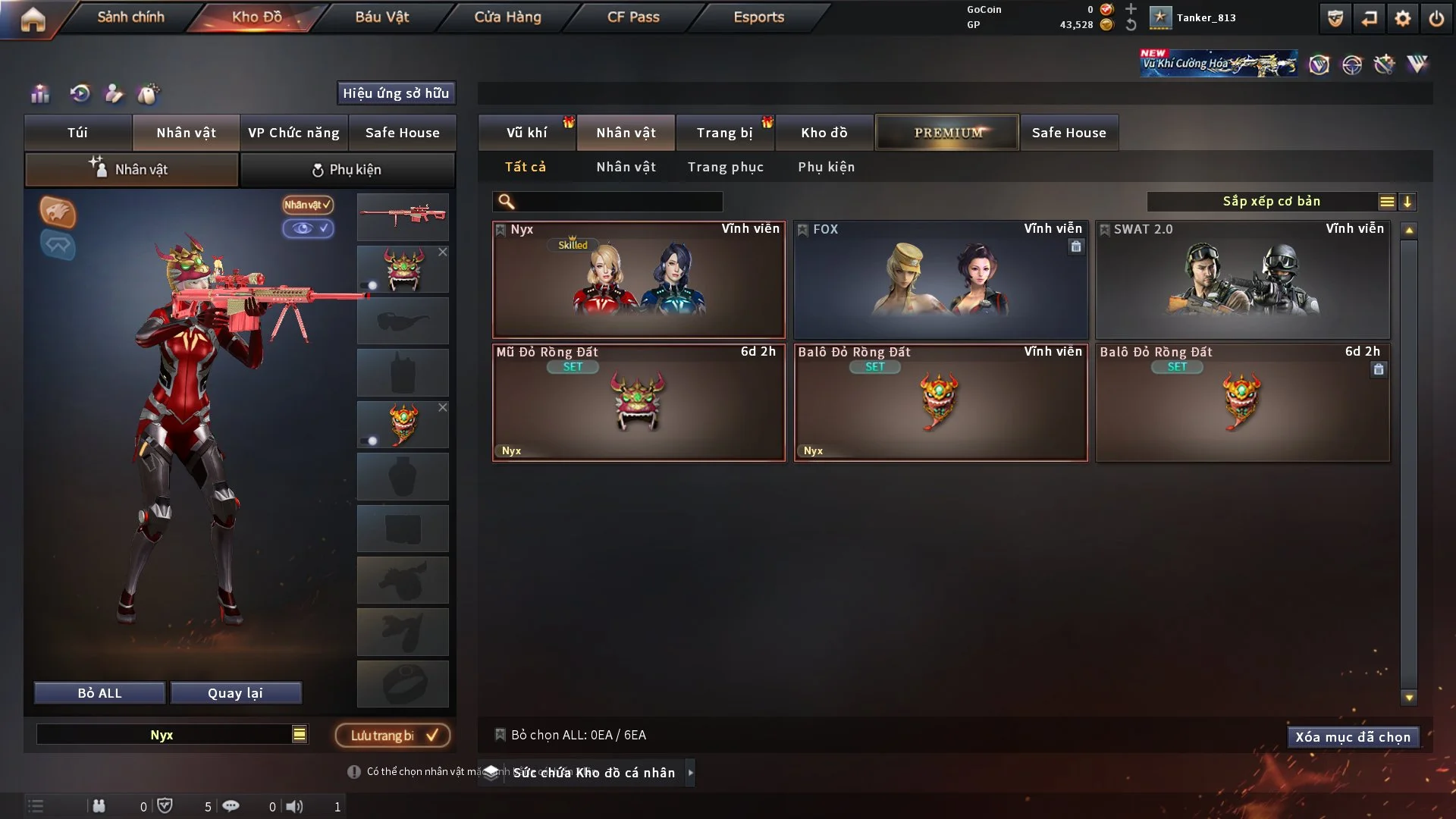Choose the FOX character card
Screen dimensions: 1456x819
click(940, 281)
